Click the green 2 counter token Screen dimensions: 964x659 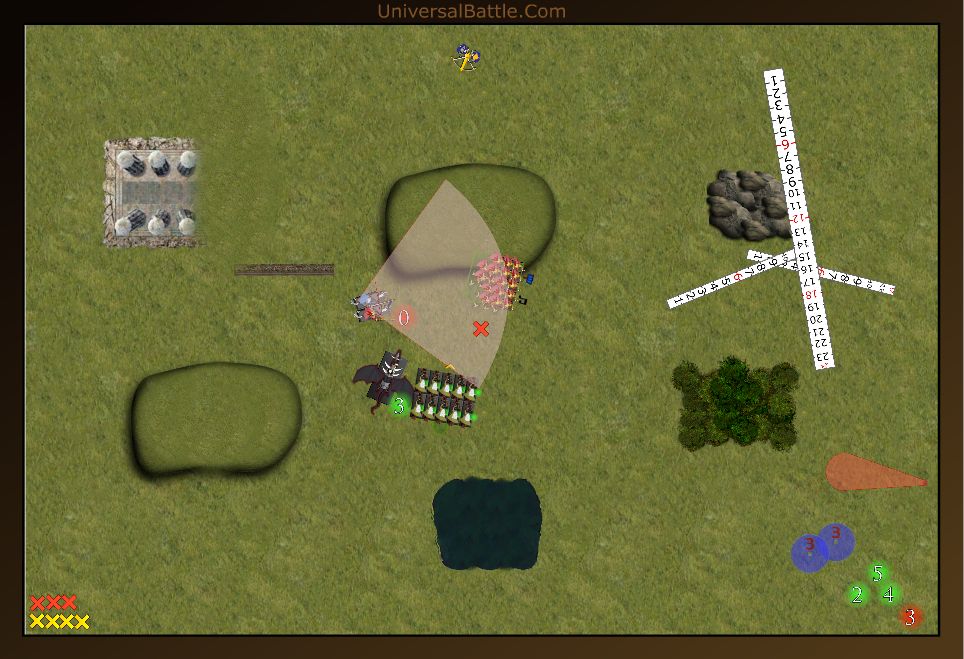(856, 595)
